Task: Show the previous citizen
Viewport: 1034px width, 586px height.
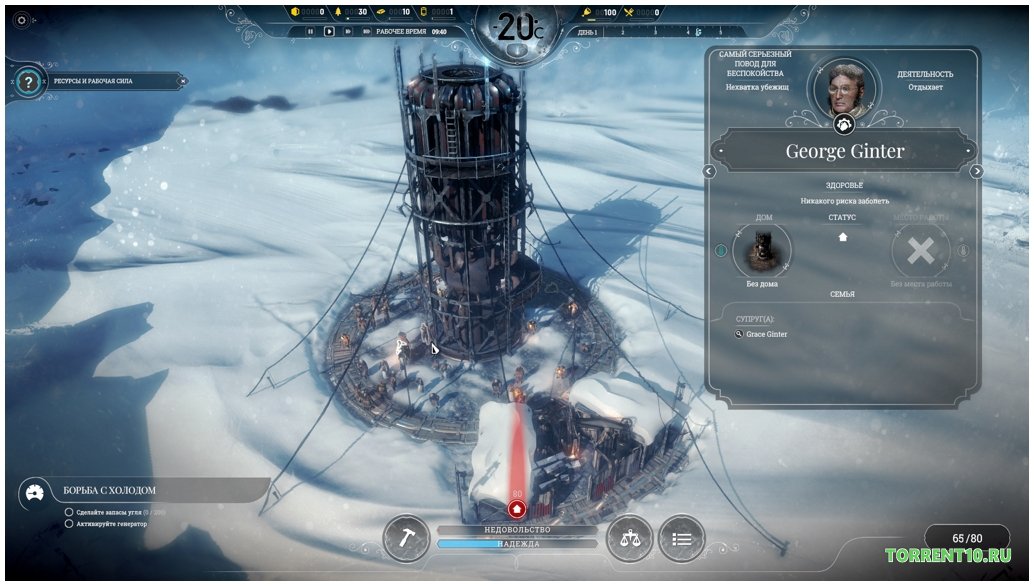Action: pyautogui.click(x=709, y=171)
